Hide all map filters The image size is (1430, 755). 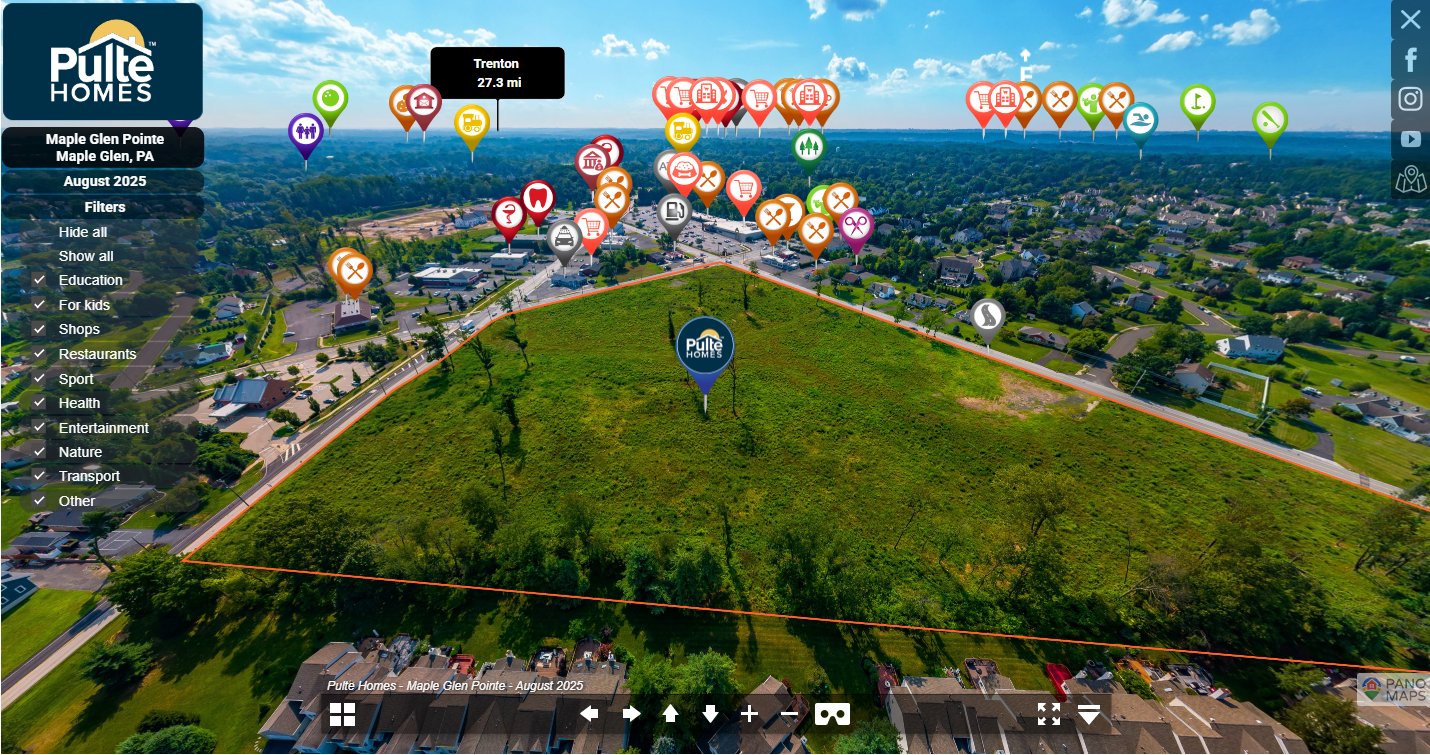(83, 232)
